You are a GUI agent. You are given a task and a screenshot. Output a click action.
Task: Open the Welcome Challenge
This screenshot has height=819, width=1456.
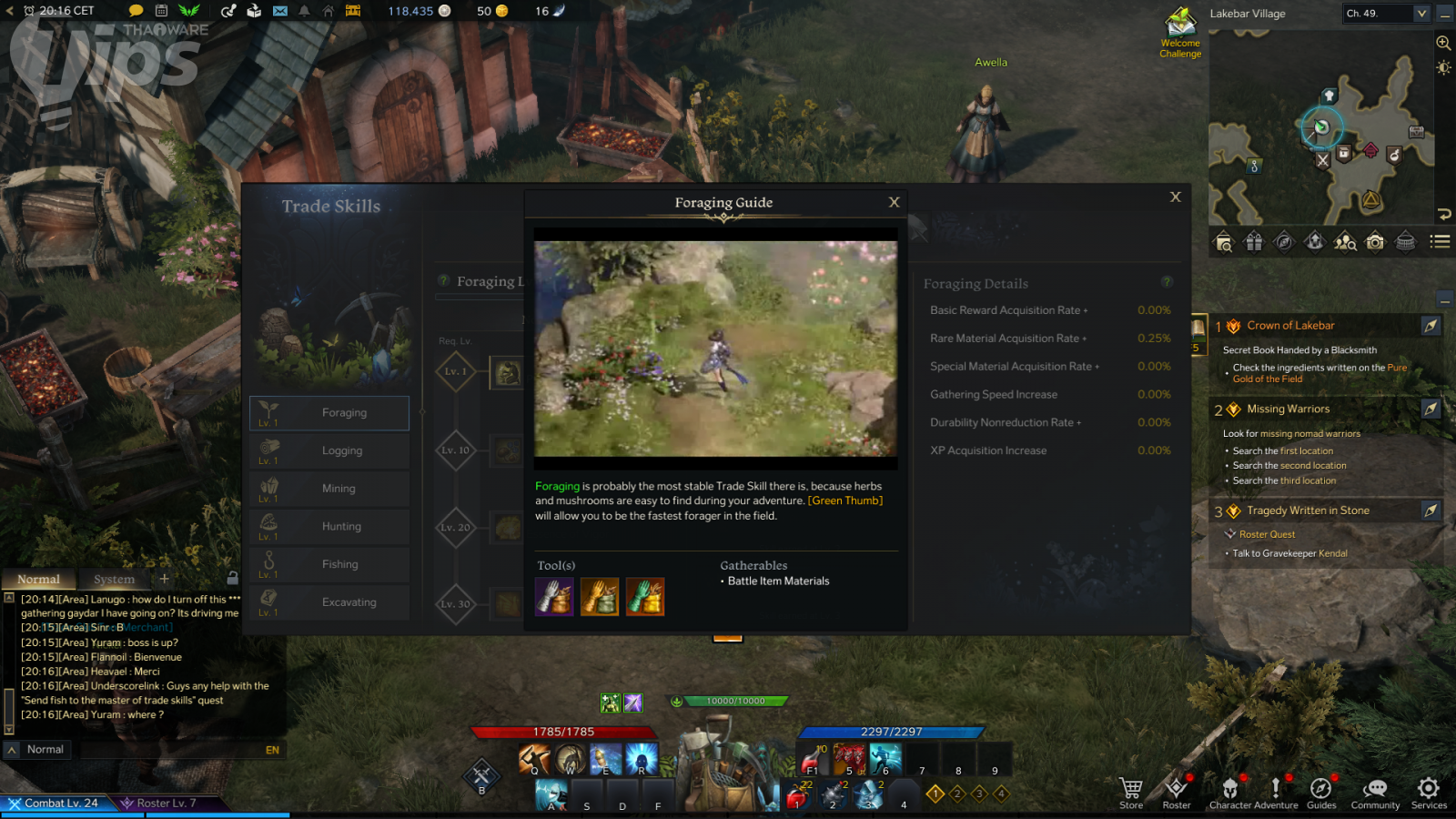pyautogui.click(x=1180, y=32)
